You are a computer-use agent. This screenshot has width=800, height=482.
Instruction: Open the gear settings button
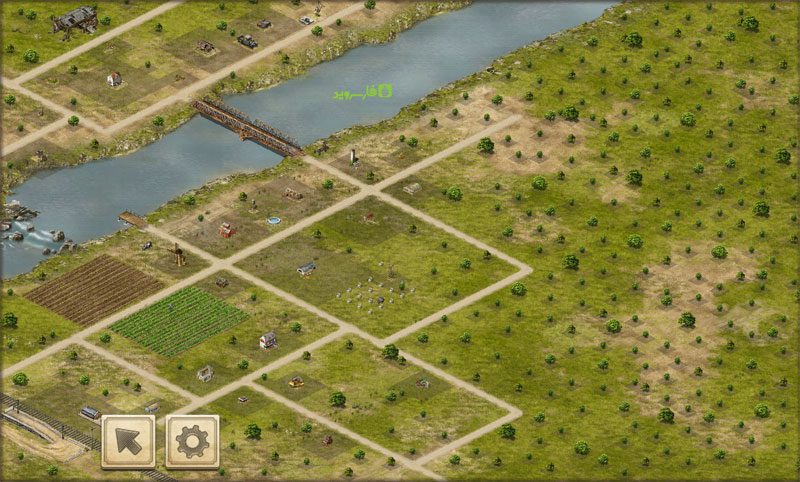[192, 441]
